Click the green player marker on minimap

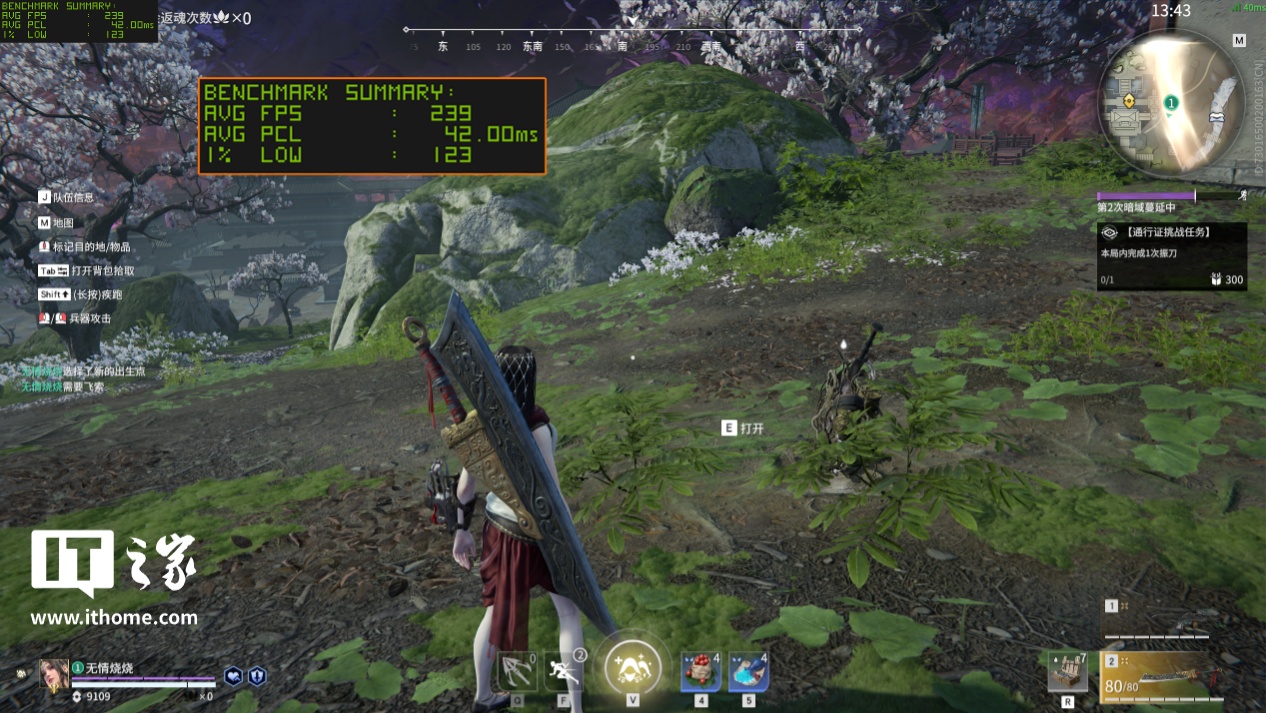tap(1171, 102)
